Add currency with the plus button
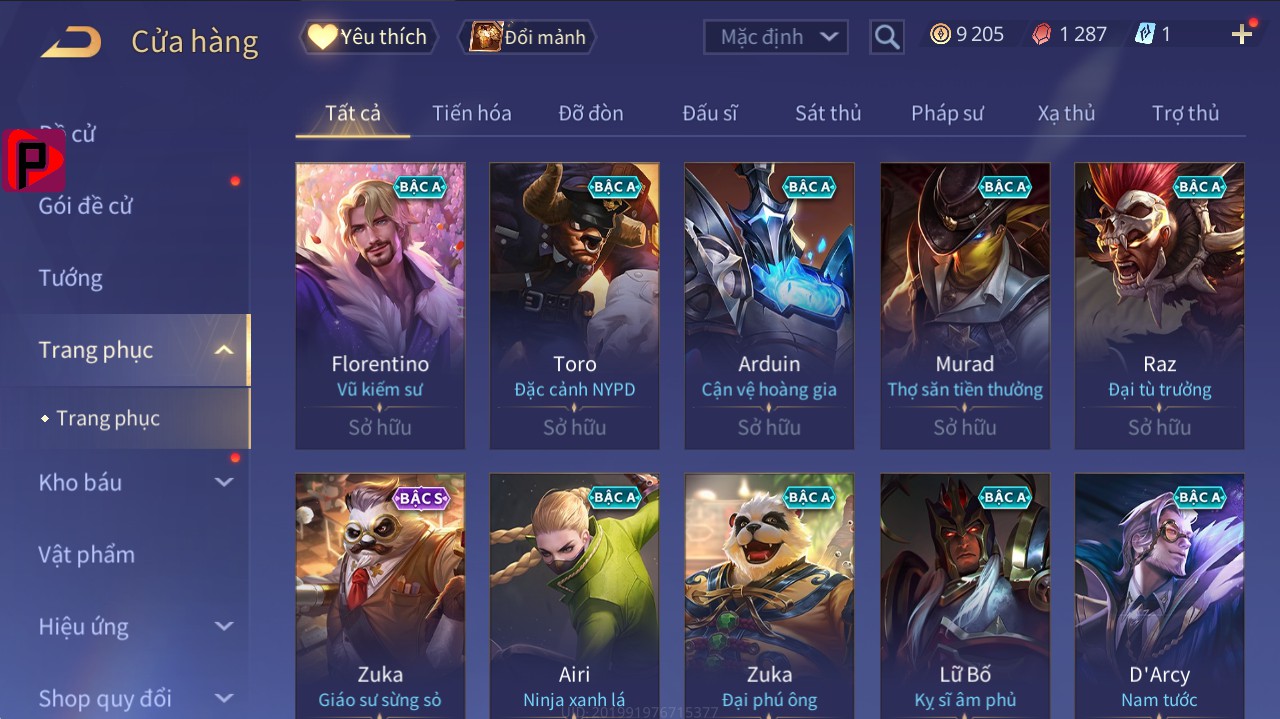This screenshot has height=719, width=1280. [x=1242, y=35]
